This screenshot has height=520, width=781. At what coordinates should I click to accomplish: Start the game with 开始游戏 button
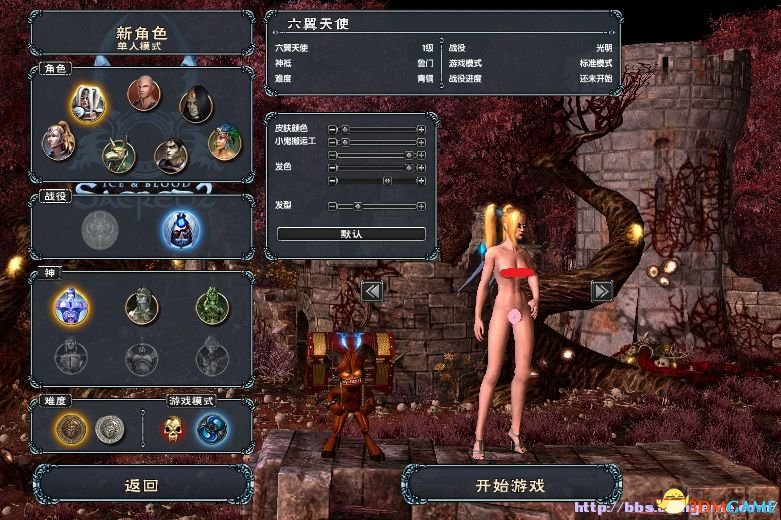(x=510, y=486)
